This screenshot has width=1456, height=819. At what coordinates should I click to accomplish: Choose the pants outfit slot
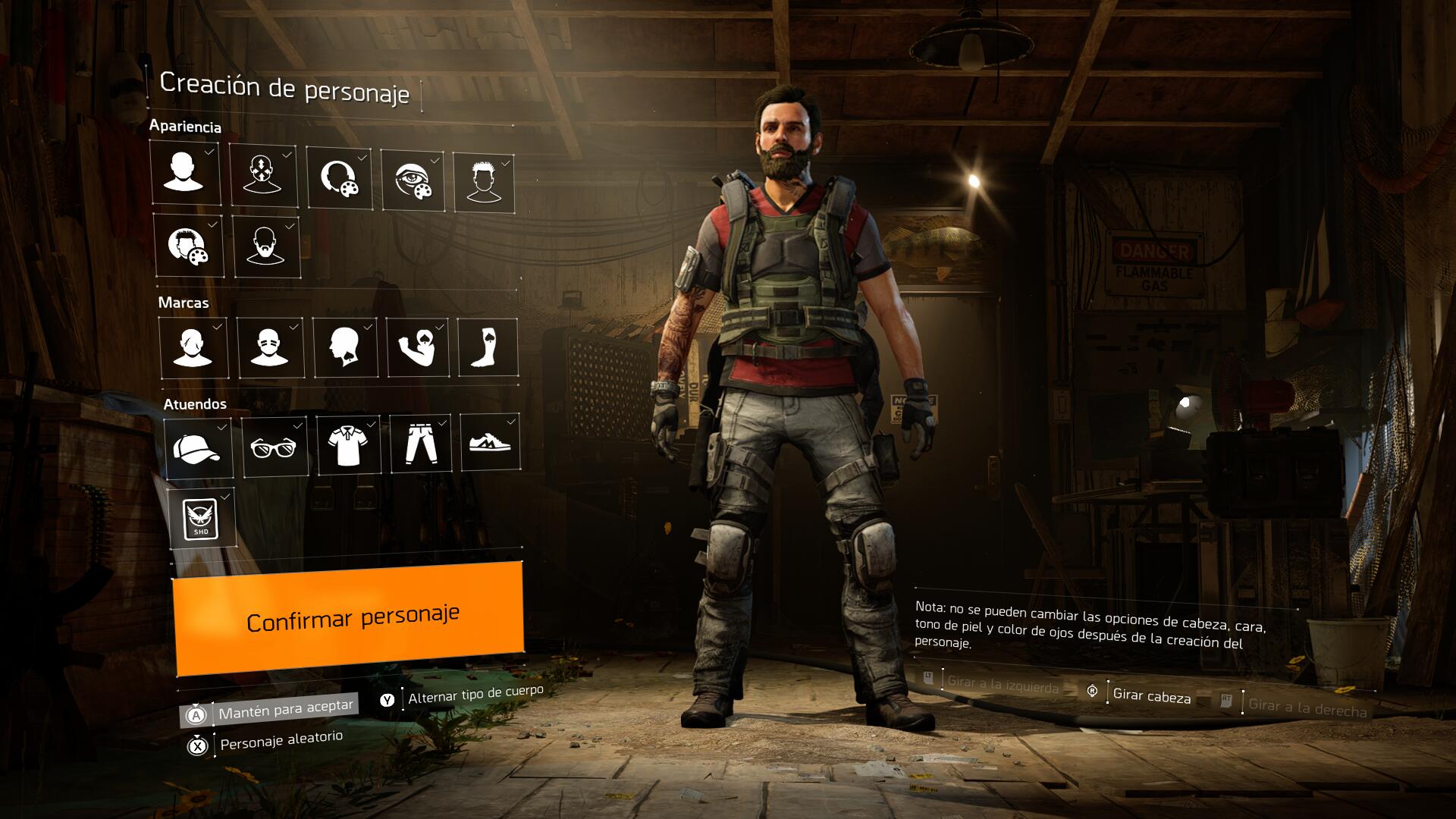click(x=421, y=444)
